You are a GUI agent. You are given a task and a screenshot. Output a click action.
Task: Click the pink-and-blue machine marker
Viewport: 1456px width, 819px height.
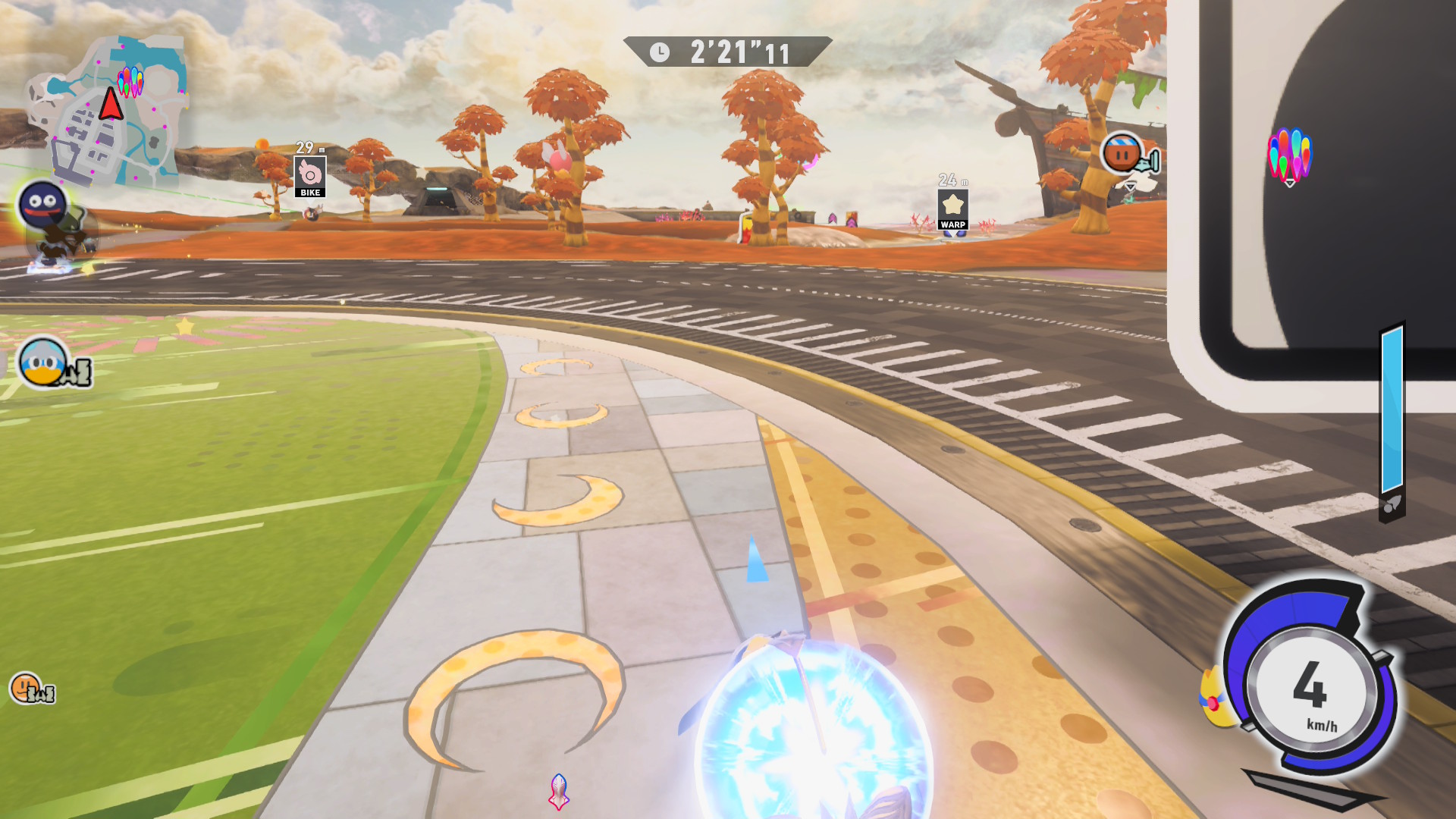(x=559, y=791)
